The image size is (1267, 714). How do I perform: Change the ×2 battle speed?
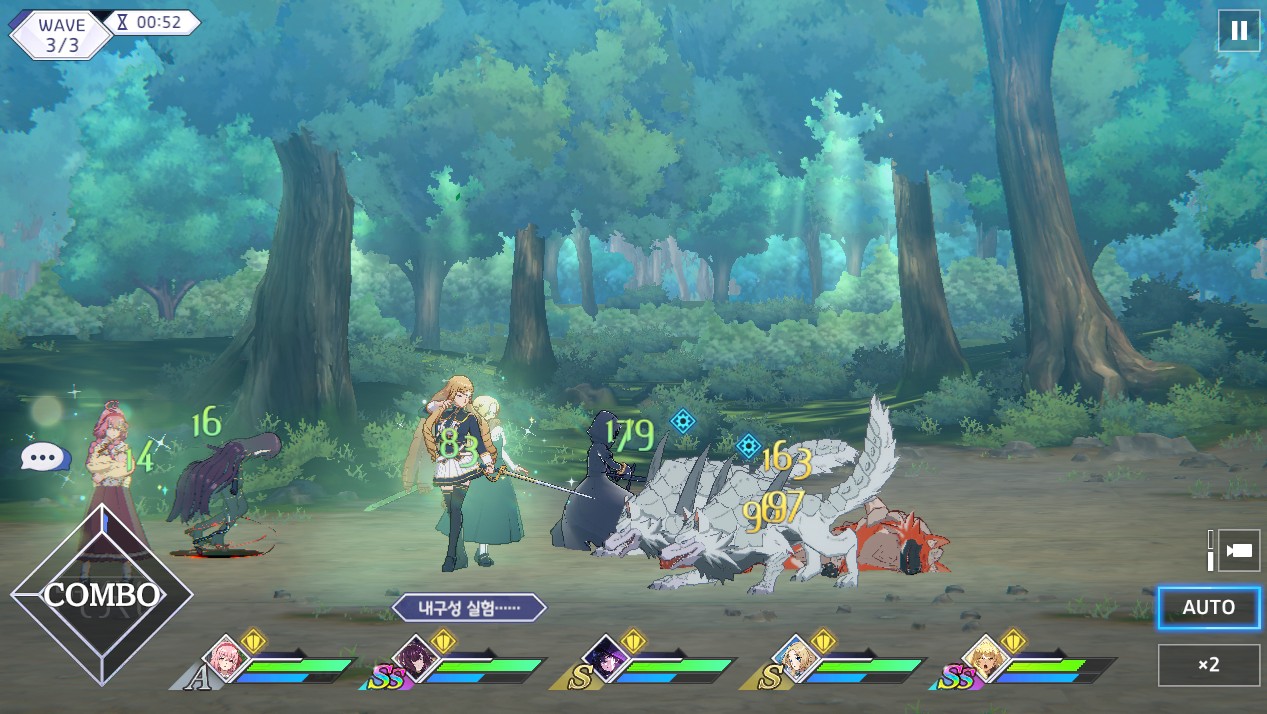[x=1208, y=665]
